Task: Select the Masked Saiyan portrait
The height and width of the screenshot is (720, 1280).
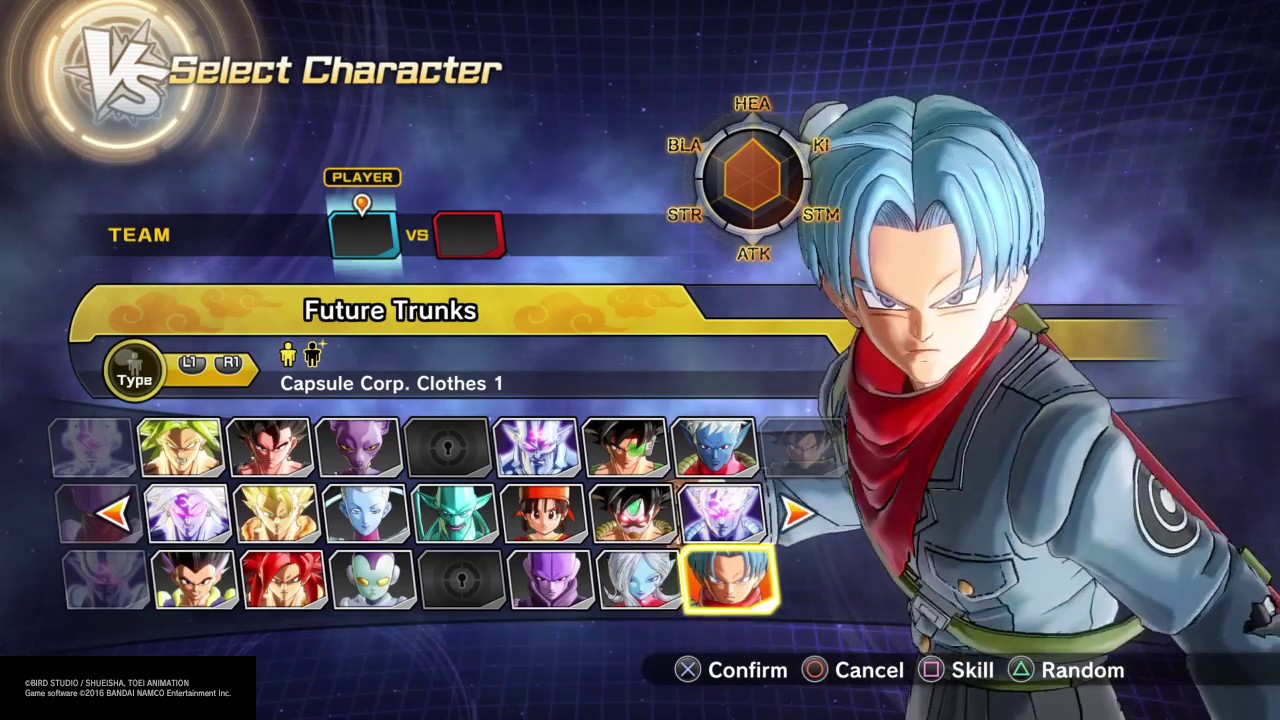Action: [632, 513]
